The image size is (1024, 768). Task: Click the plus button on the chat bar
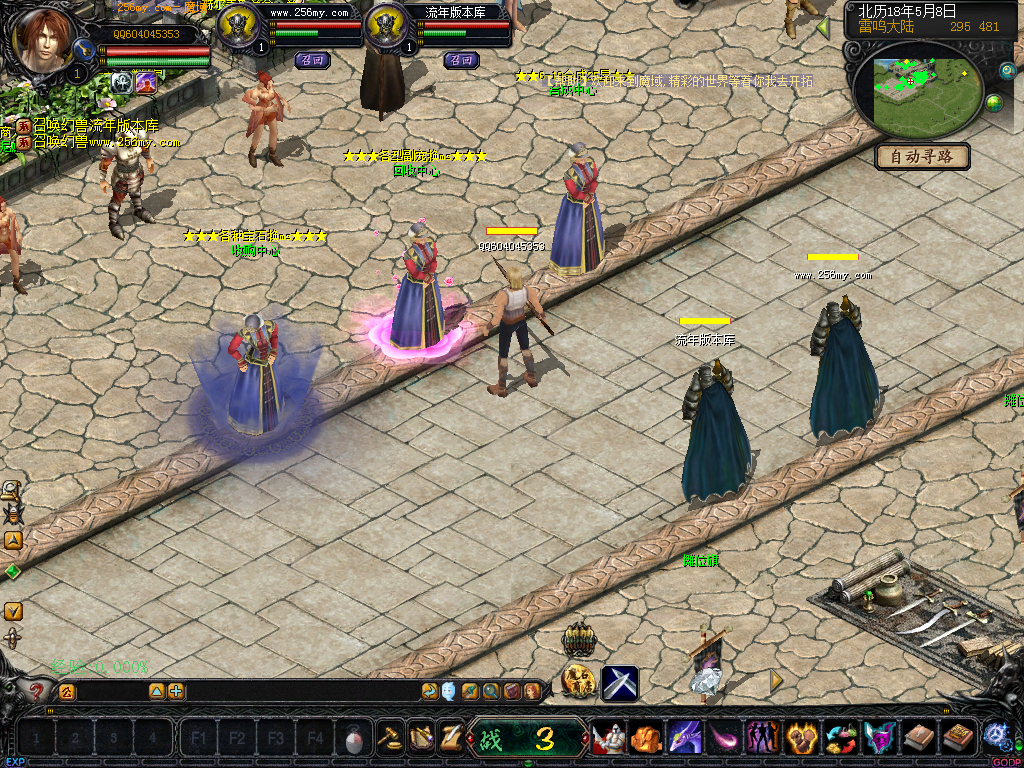[176, 691]
